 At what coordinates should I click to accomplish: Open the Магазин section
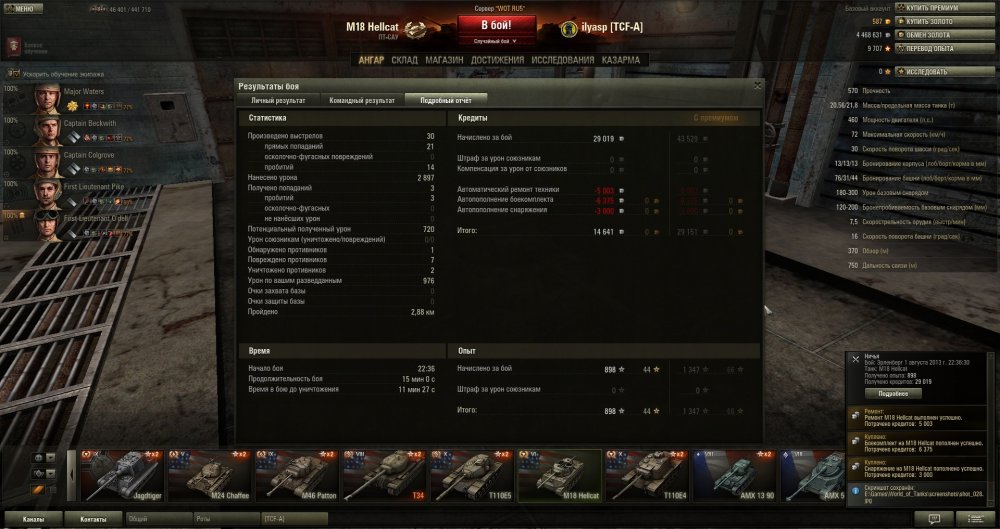[442, 60]
